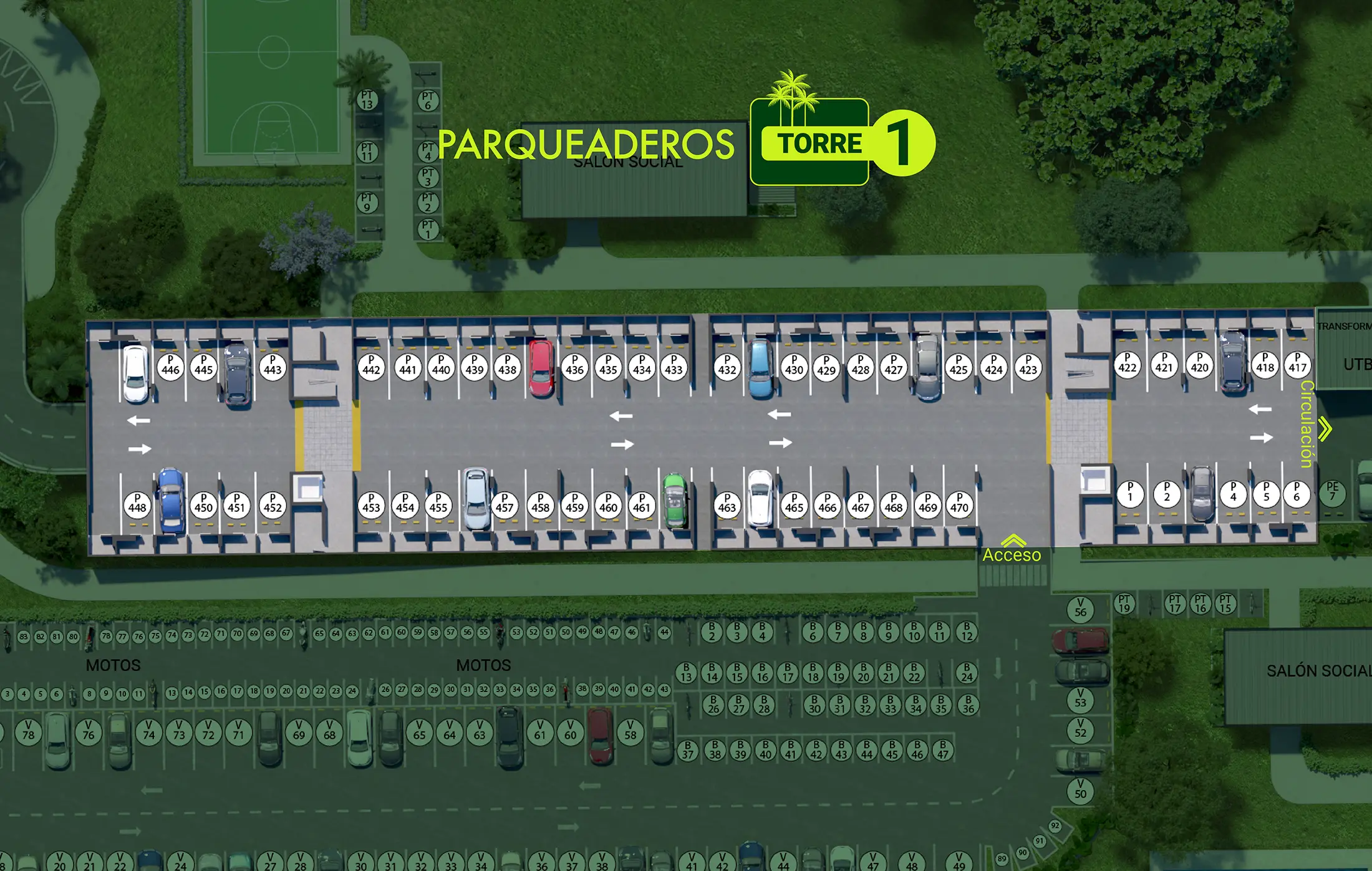The width and height of the screenshot is (1372, 871).
Task: Select parking spot P 446
Action: click(170, 366)
